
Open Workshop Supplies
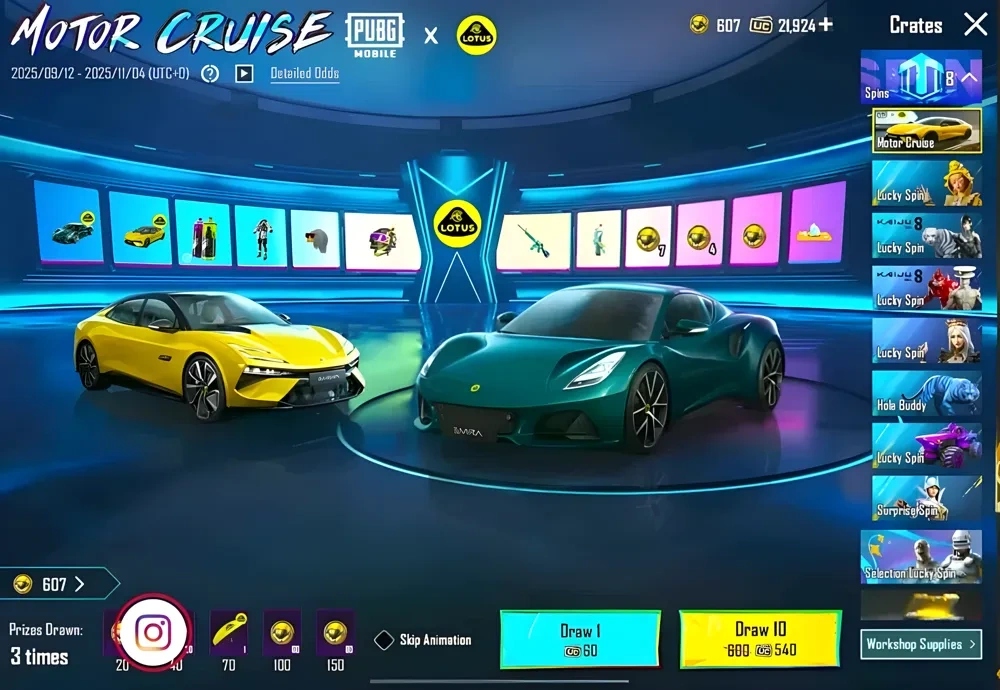click(920, 644)
